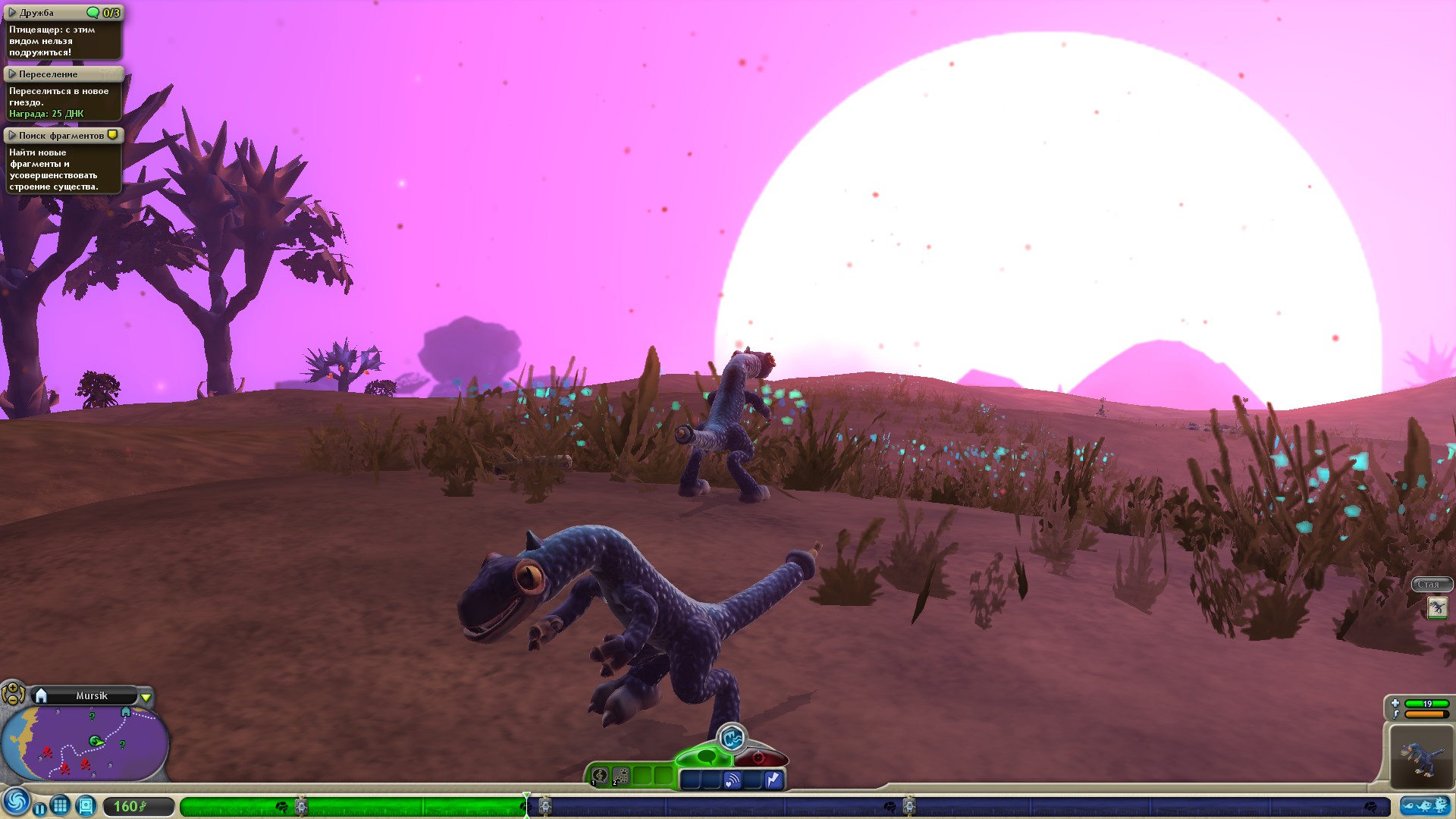This screenshot has width=1456, height=819.
Task: Open the Mursik planet name dropdown
Action: coord(146,697)
